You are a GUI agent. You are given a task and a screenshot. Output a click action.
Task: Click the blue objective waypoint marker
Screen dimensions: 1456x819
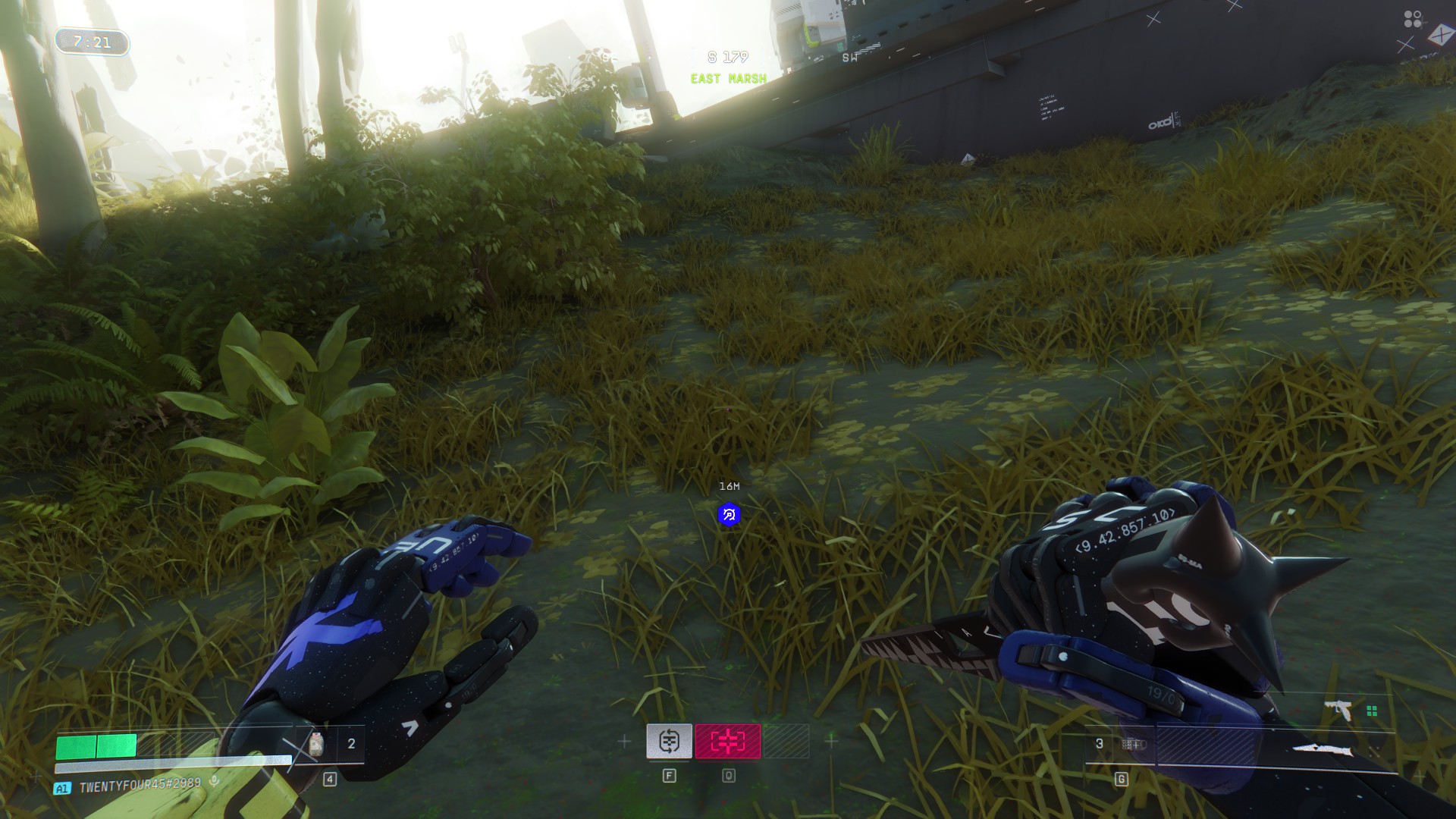(x=729, y=515)
